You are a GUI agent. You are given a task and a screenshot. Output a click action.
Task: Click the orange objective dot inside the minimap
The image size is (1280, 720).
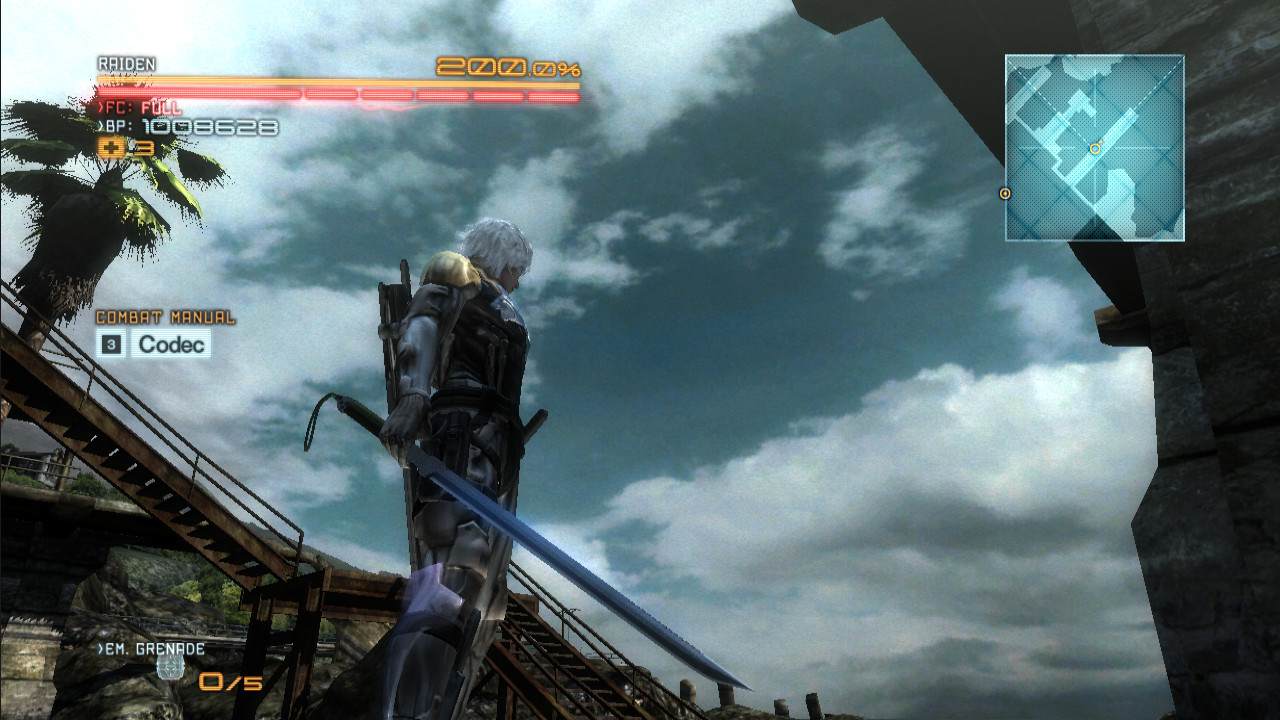[x=1095, y=148]
